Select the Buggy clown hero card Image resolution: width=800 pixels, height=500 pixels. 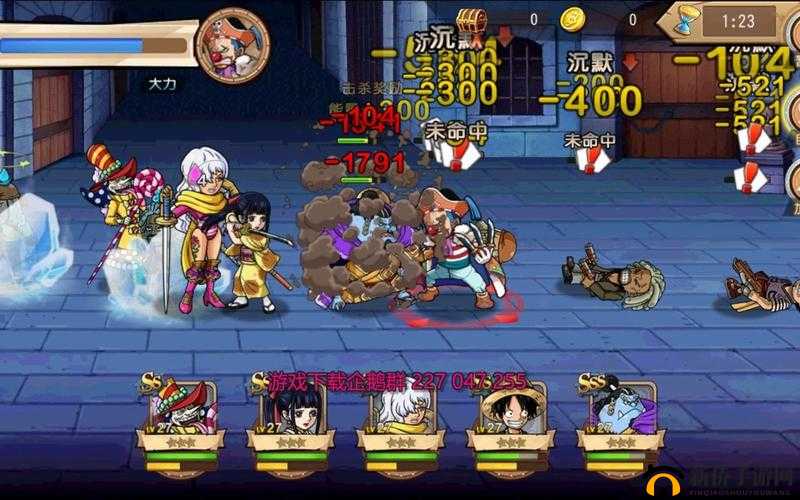click(181, 418)
